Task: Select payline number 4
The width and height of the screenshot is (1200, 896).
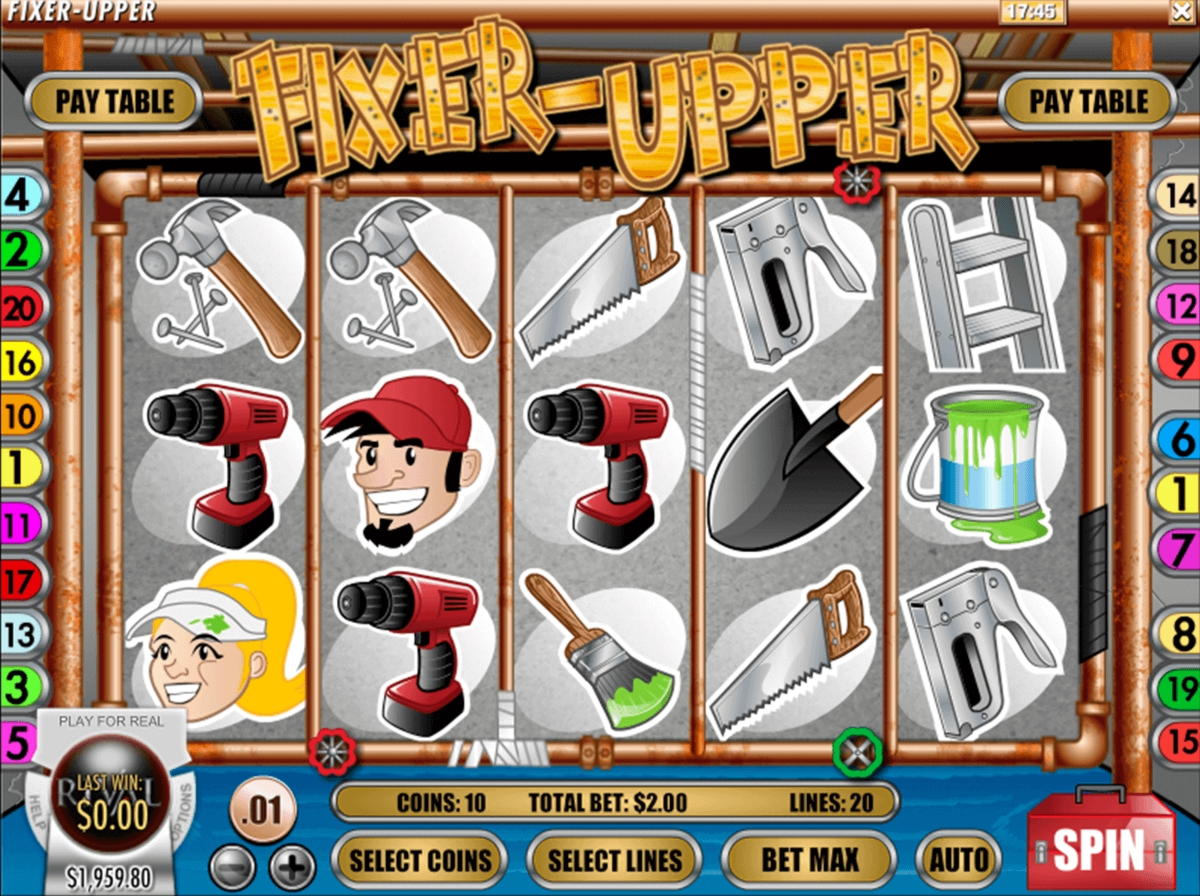Action: click(18, 196)
